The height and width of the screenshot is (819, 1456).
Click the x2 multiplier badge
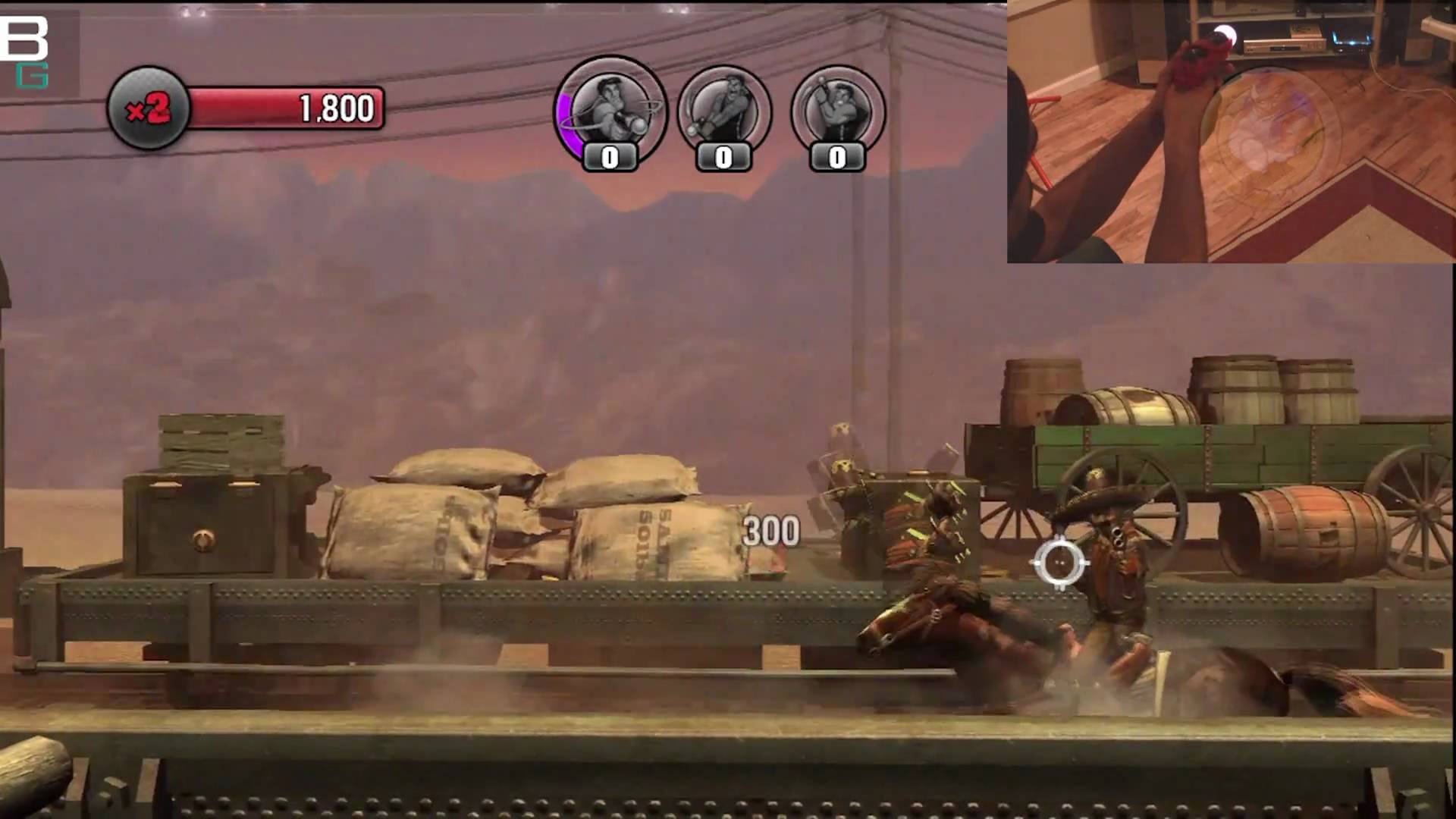(x=148, y=109)
